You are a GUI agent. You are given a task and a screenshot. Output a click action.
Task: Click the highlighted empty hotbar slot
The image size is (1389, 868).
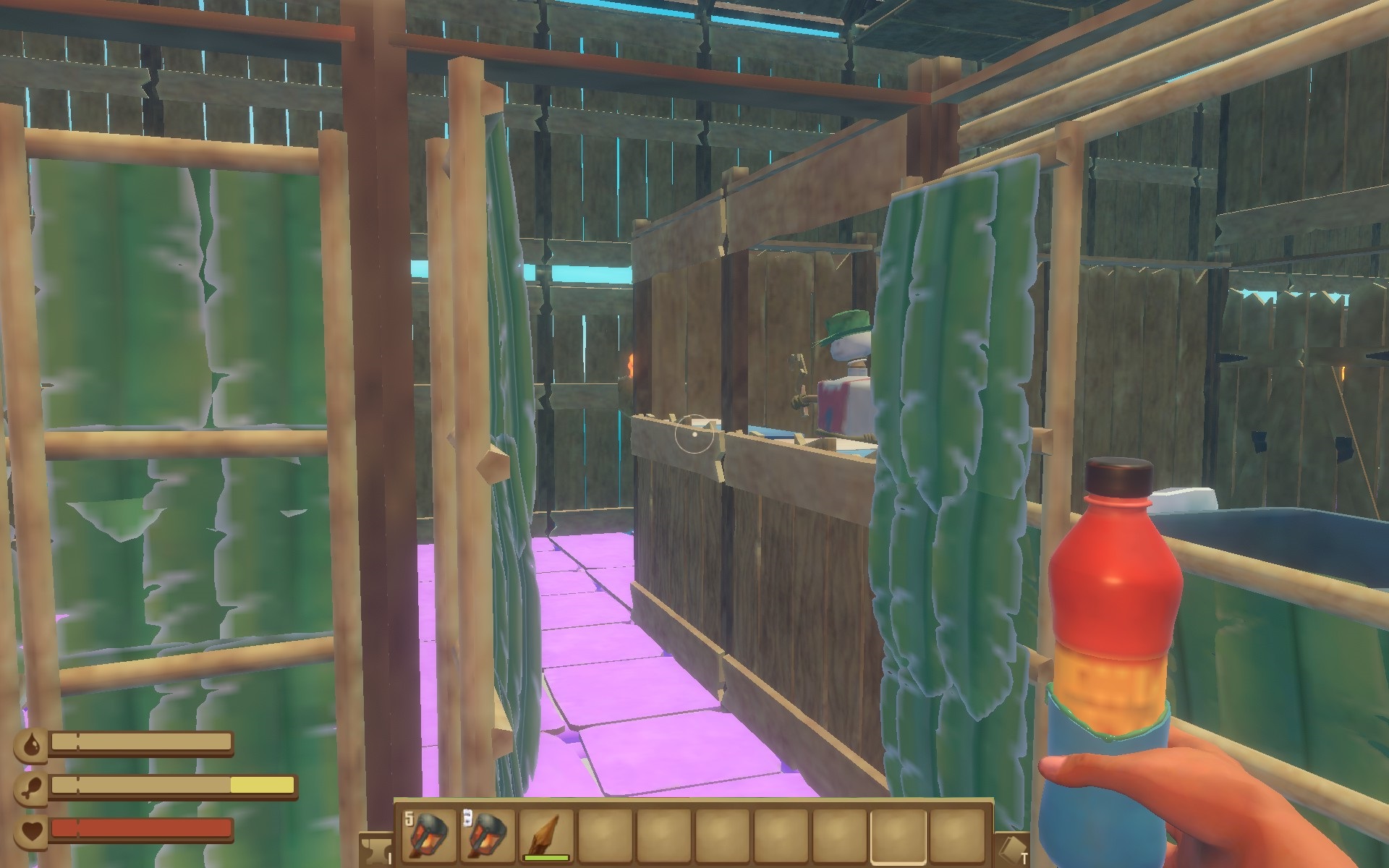tap(899, 834)
